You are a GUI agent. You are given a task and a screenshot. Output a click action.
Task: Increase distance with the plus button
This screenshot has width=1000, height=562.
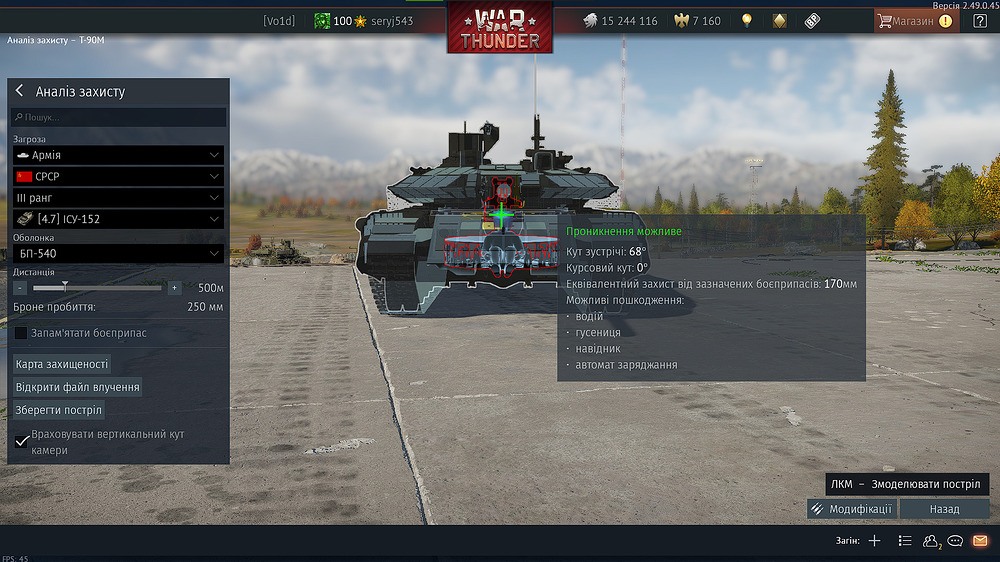coord(174,288)
